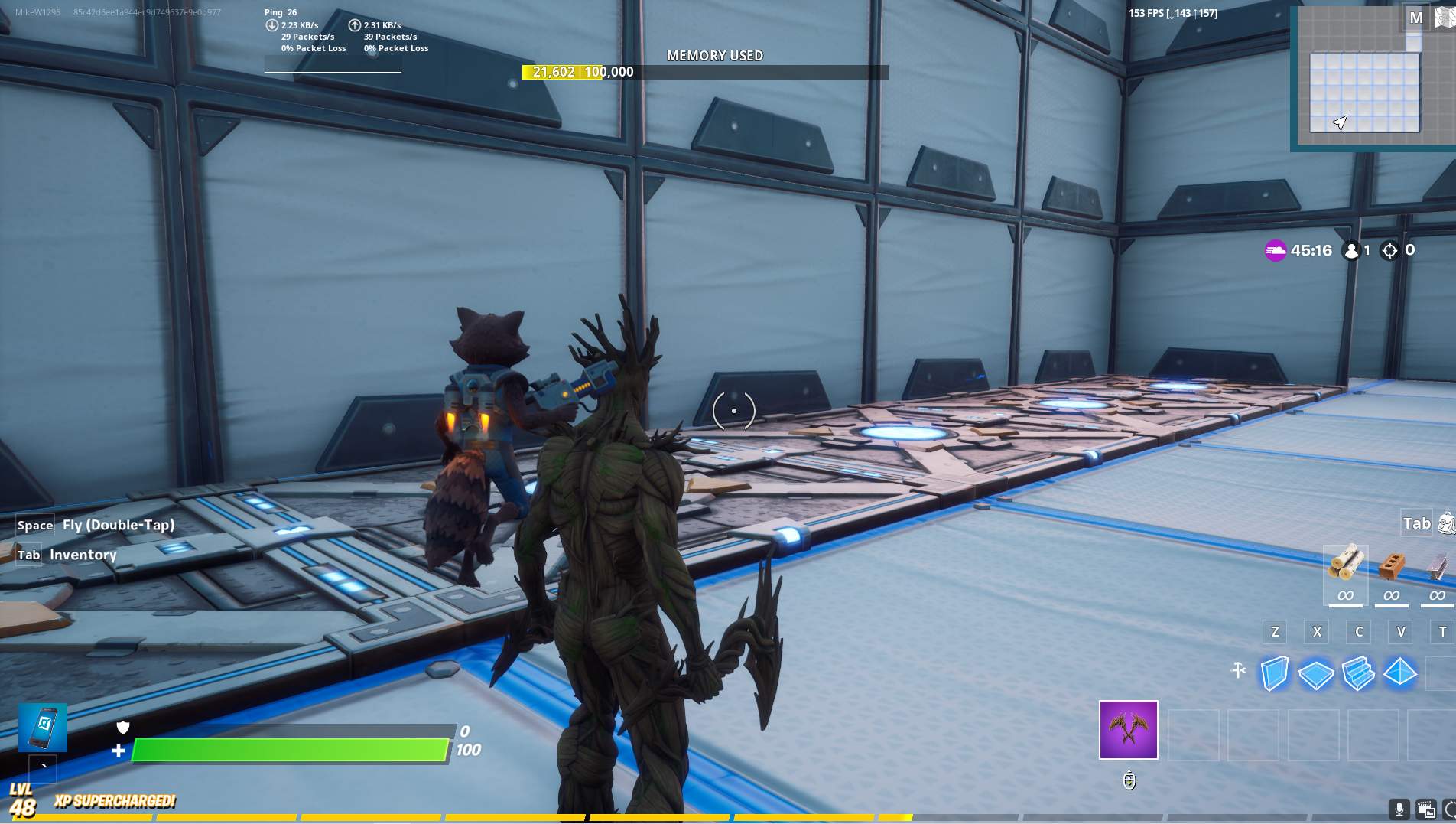Image resolution: width=1456 pixels, height=824 pixels.
Task: Choose the wall building piece
Action: [1274, 674]
